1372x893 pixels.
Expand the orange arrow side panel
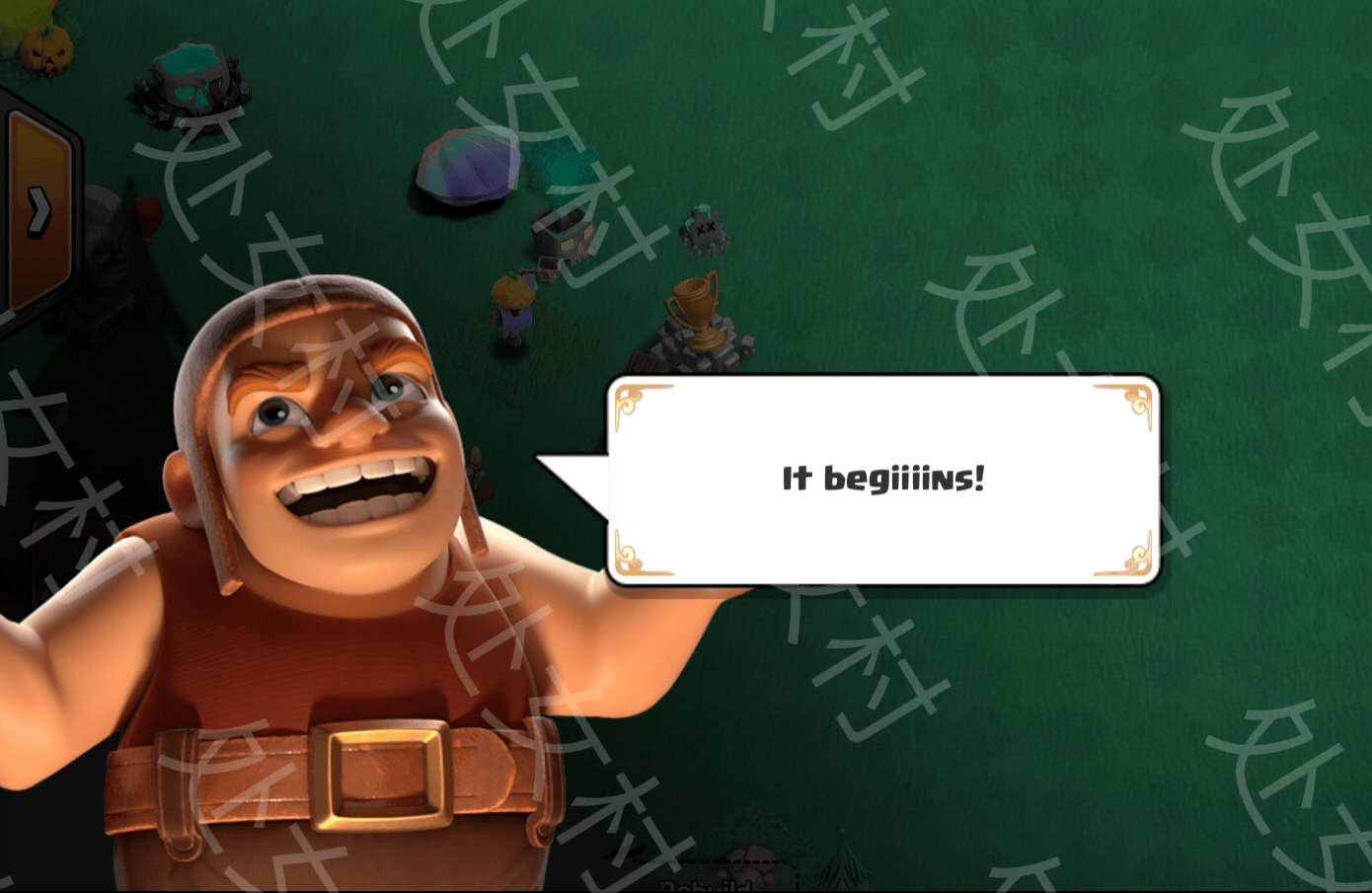point(38,210)
